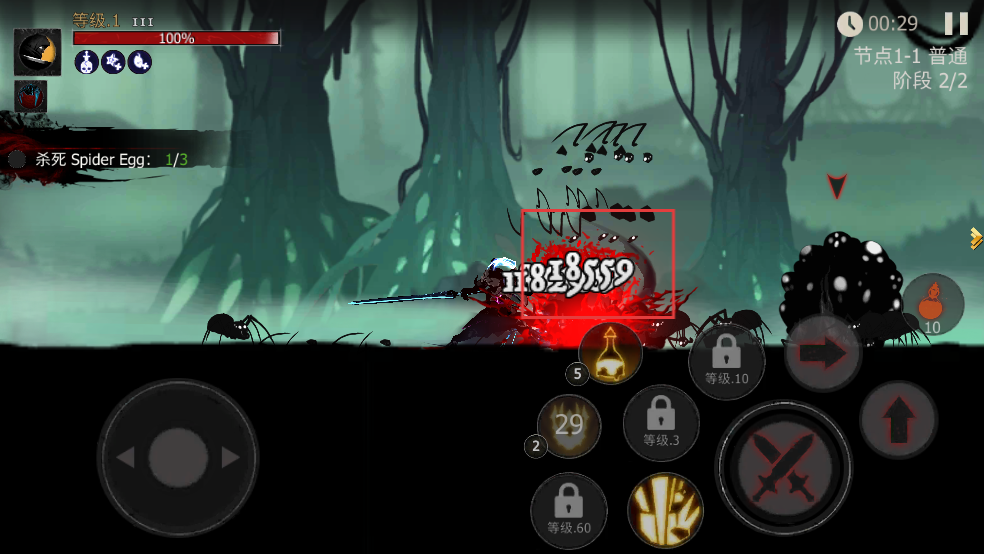Image resolution: width=984 pixels, height=554 pixels.
Task: Use the glowing golden flask skill
Action: [x=610, y=355]
